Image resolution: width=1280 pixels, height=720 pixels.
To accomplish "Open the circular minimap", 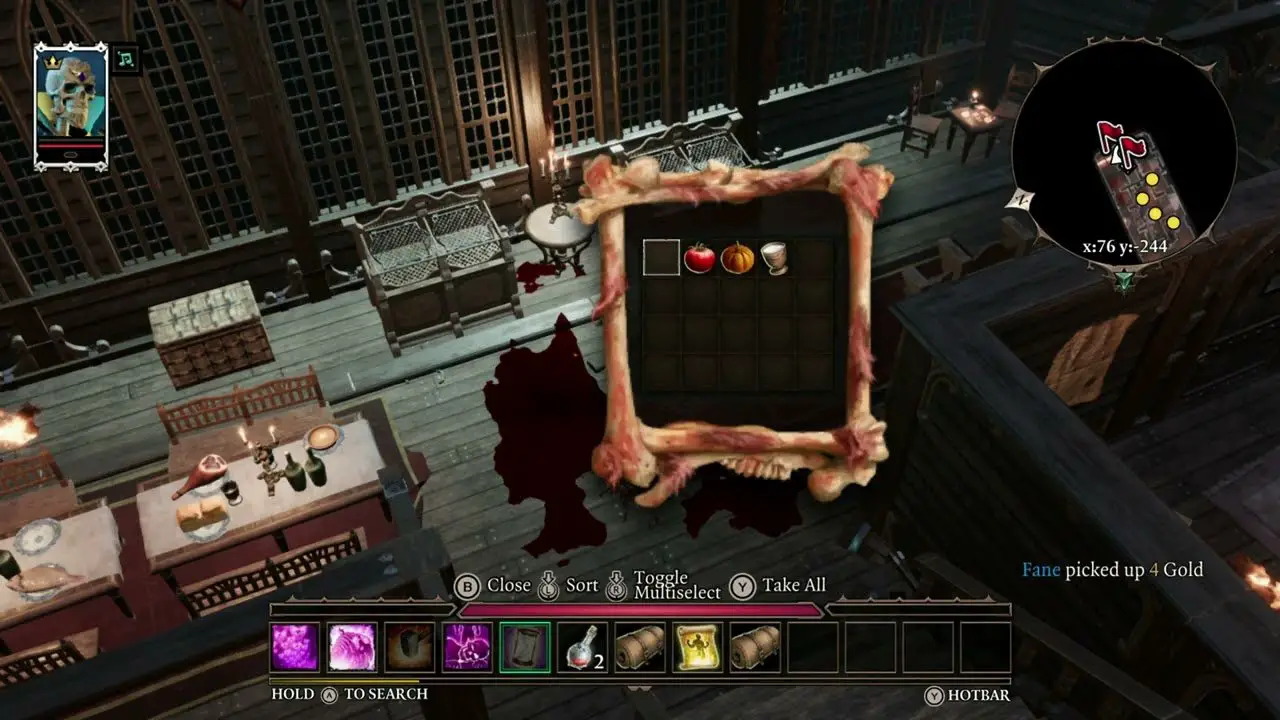I will [x=1123, y=157].
